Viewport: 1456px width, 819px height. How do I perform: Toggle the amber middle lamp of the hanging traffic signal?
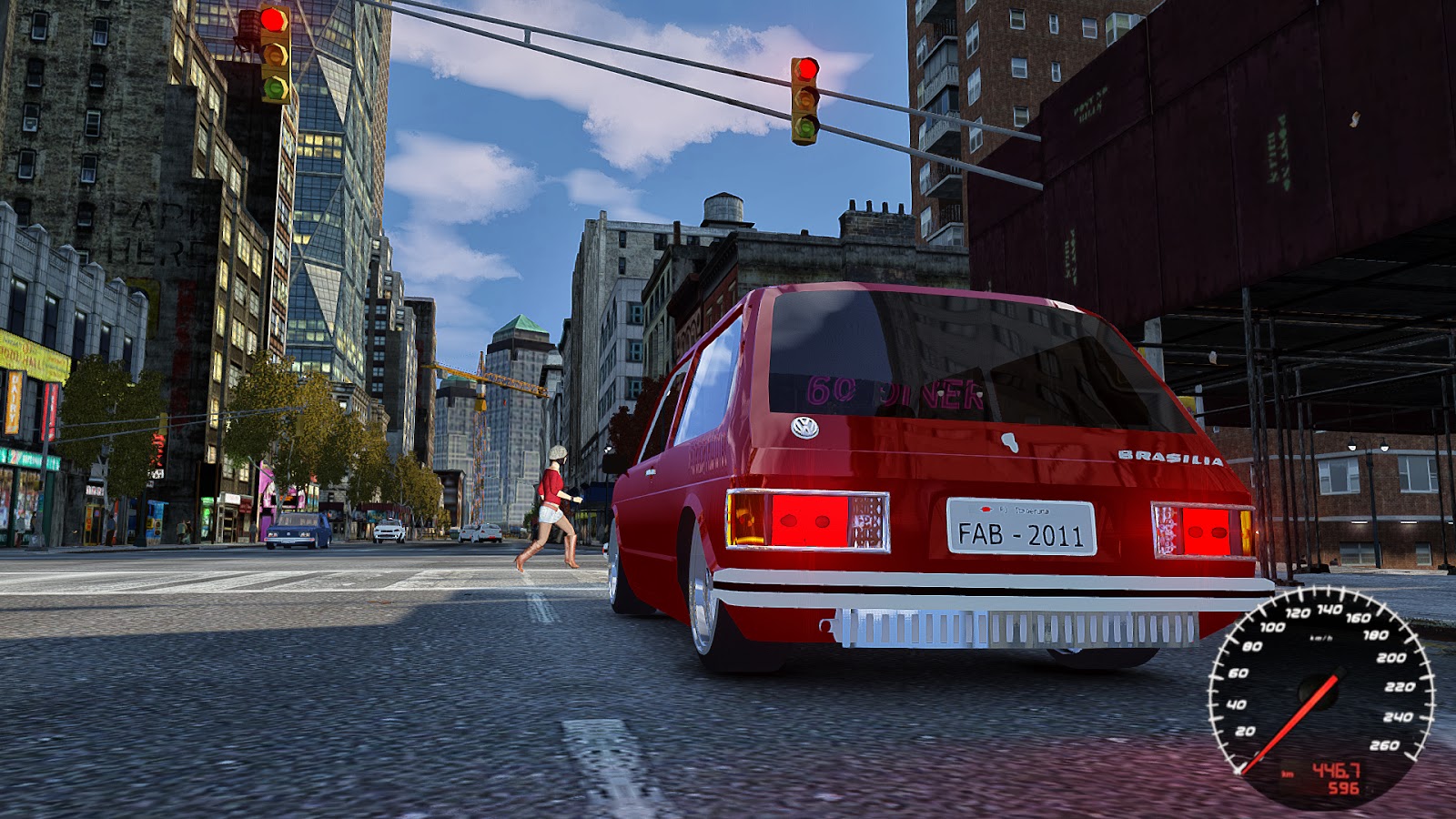pos(805,98)
